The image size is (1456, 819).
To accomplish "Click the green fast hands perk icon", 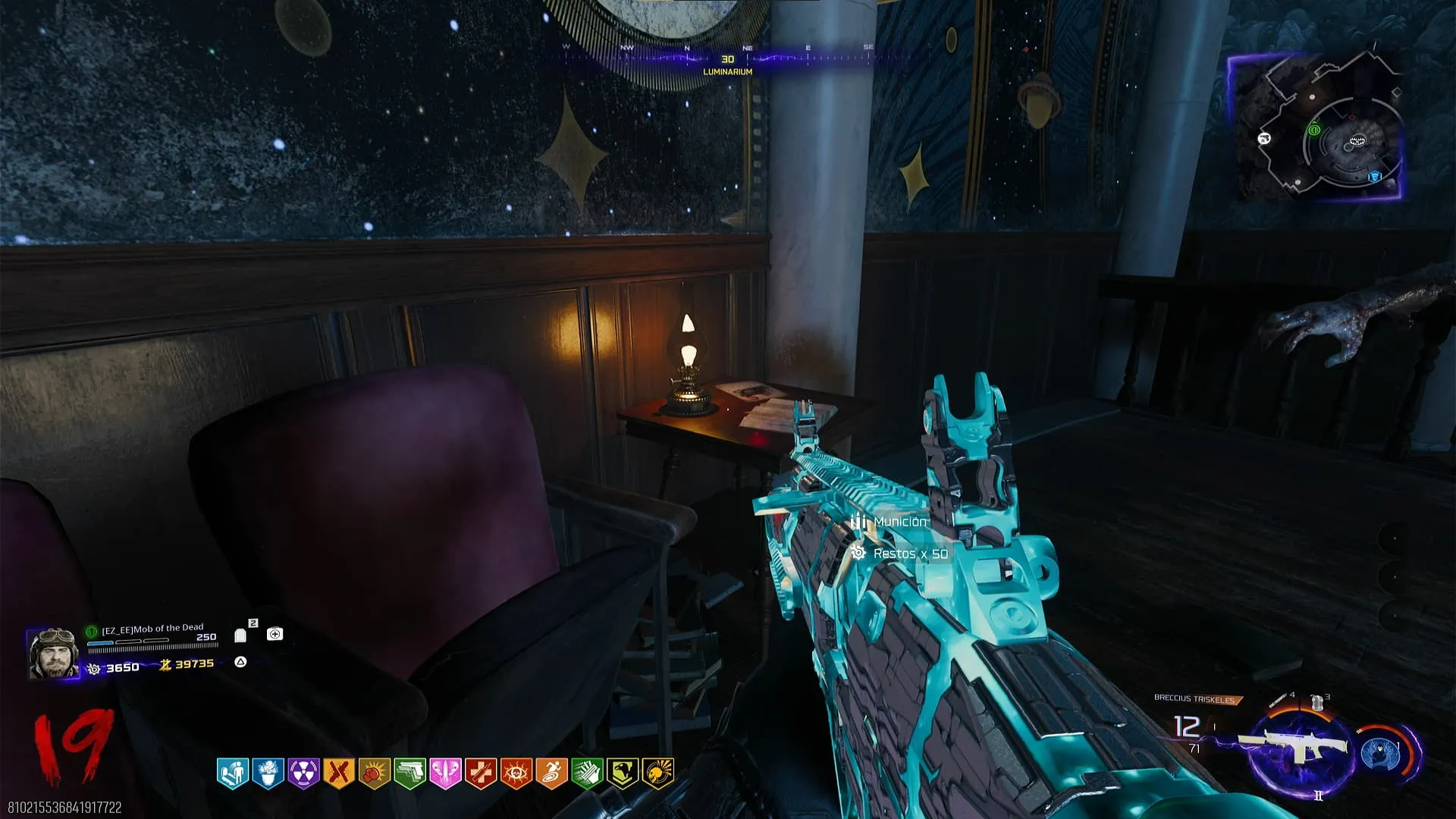I will pyautogui.click(x=587, y=773).
